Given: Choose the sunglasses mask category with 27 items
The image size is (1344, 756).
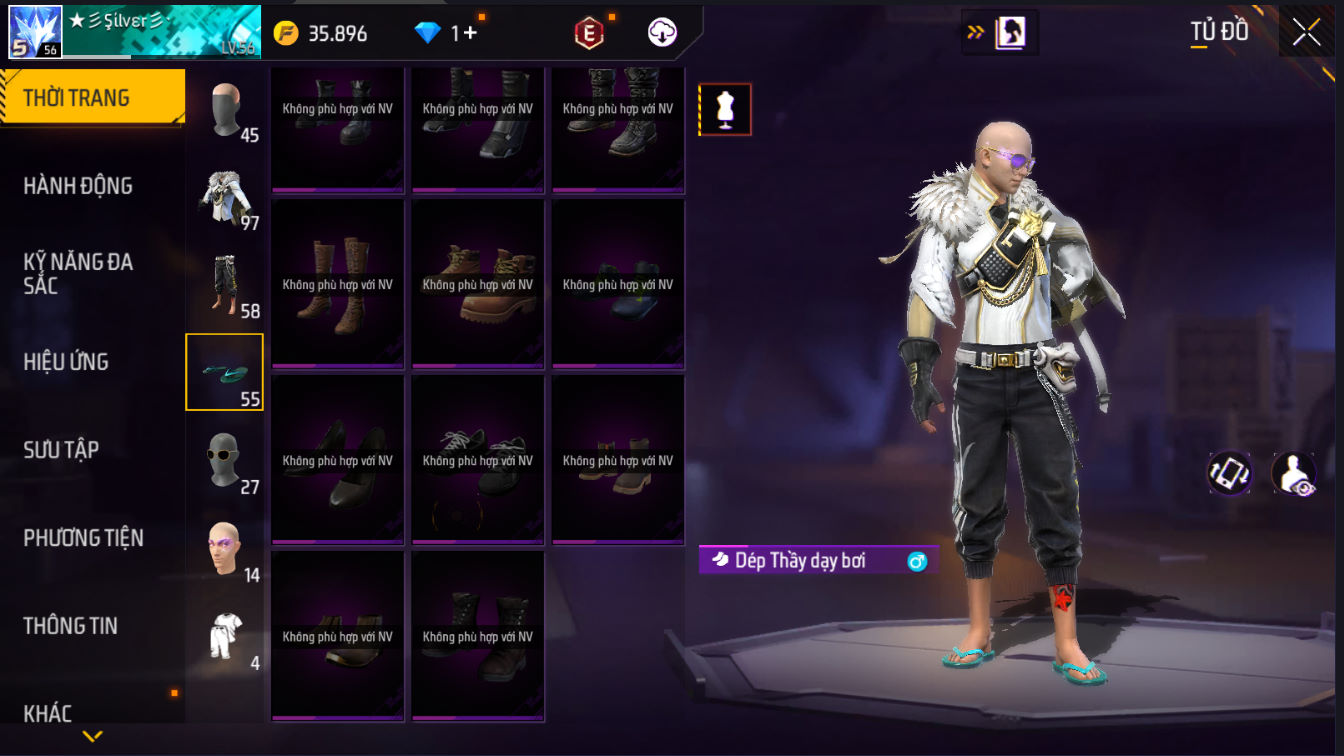Looking at the screenshot, I should [226, 461].
